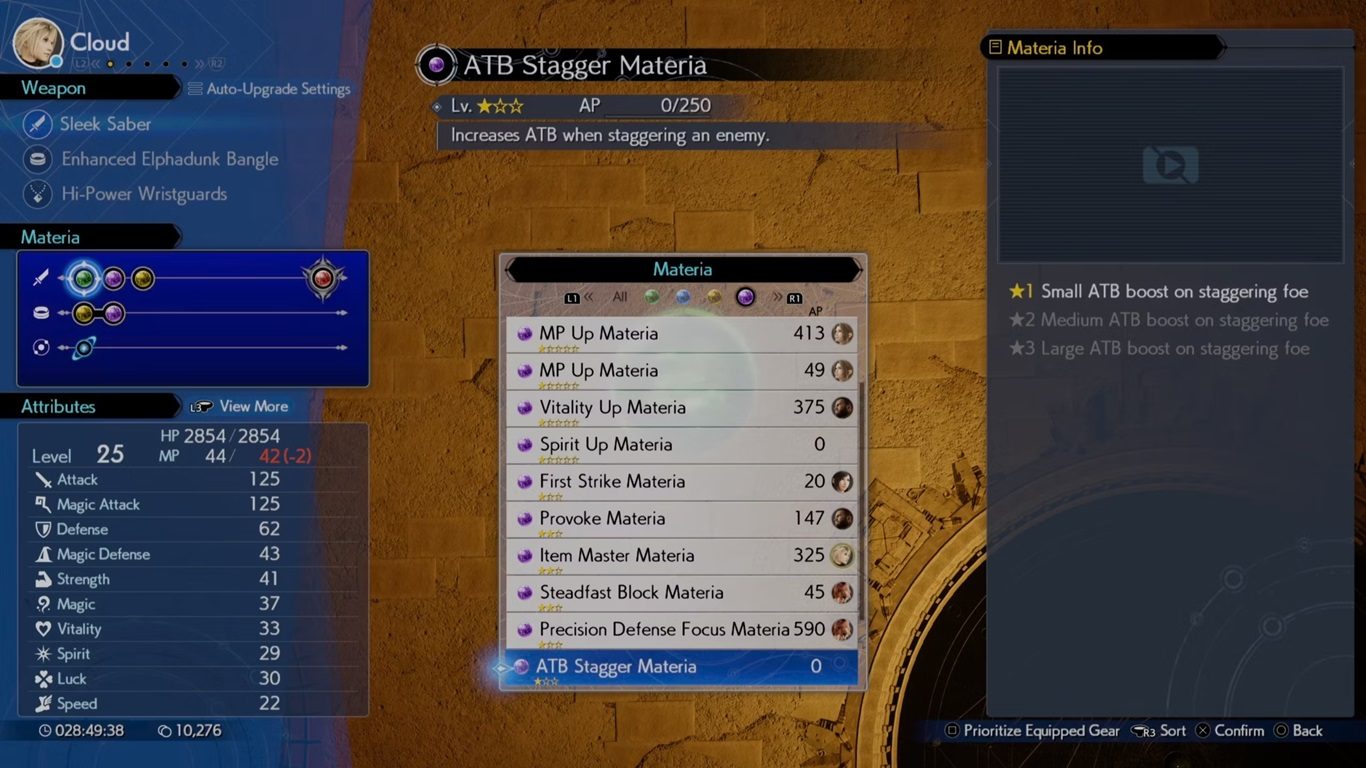Filter list by green materia orb
1366x768 pixels.
[652, 297]
